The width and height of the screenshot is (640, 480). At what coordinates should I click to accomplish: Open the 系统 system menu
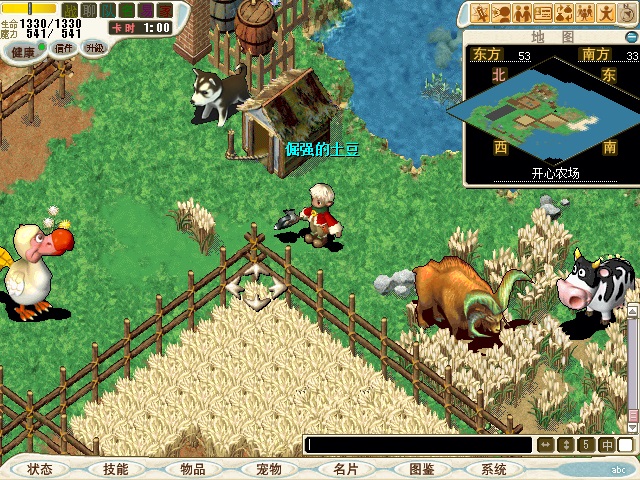point(493,469)
